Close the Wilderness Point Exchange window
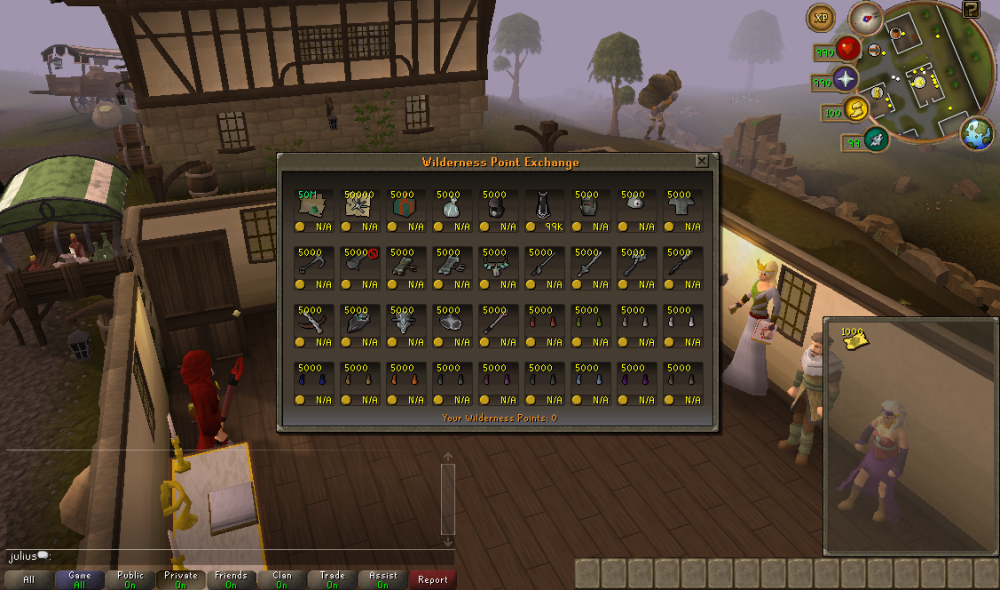Image resolution: width=1000 pixels, height=590 pixels. 702,161
